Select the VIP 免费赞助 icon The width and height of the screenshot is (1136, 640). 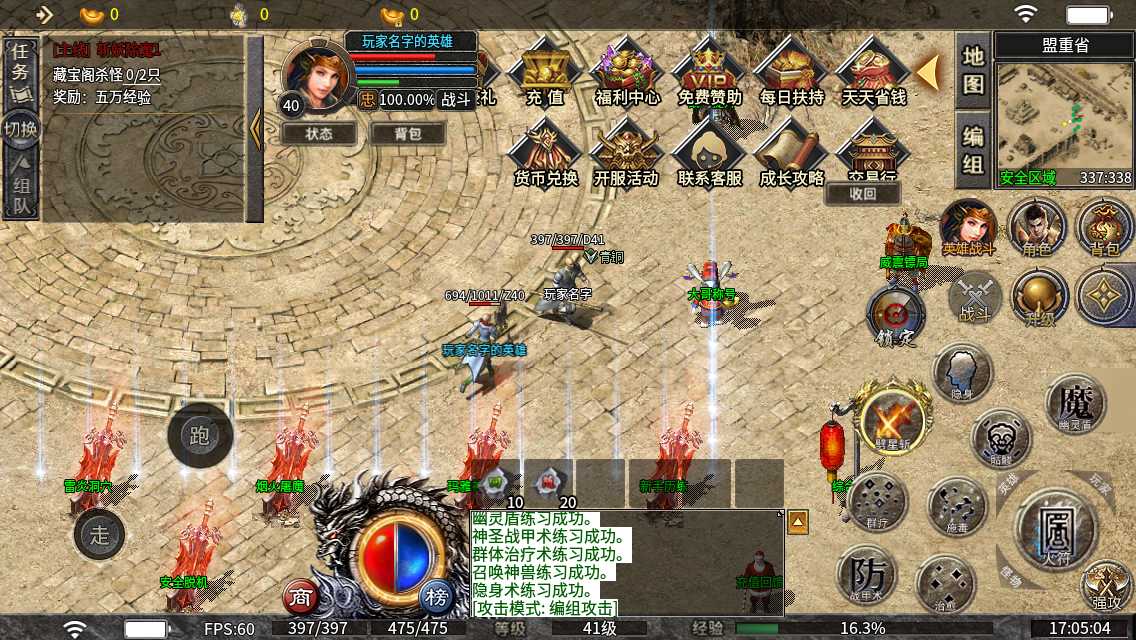coord(709,73)
